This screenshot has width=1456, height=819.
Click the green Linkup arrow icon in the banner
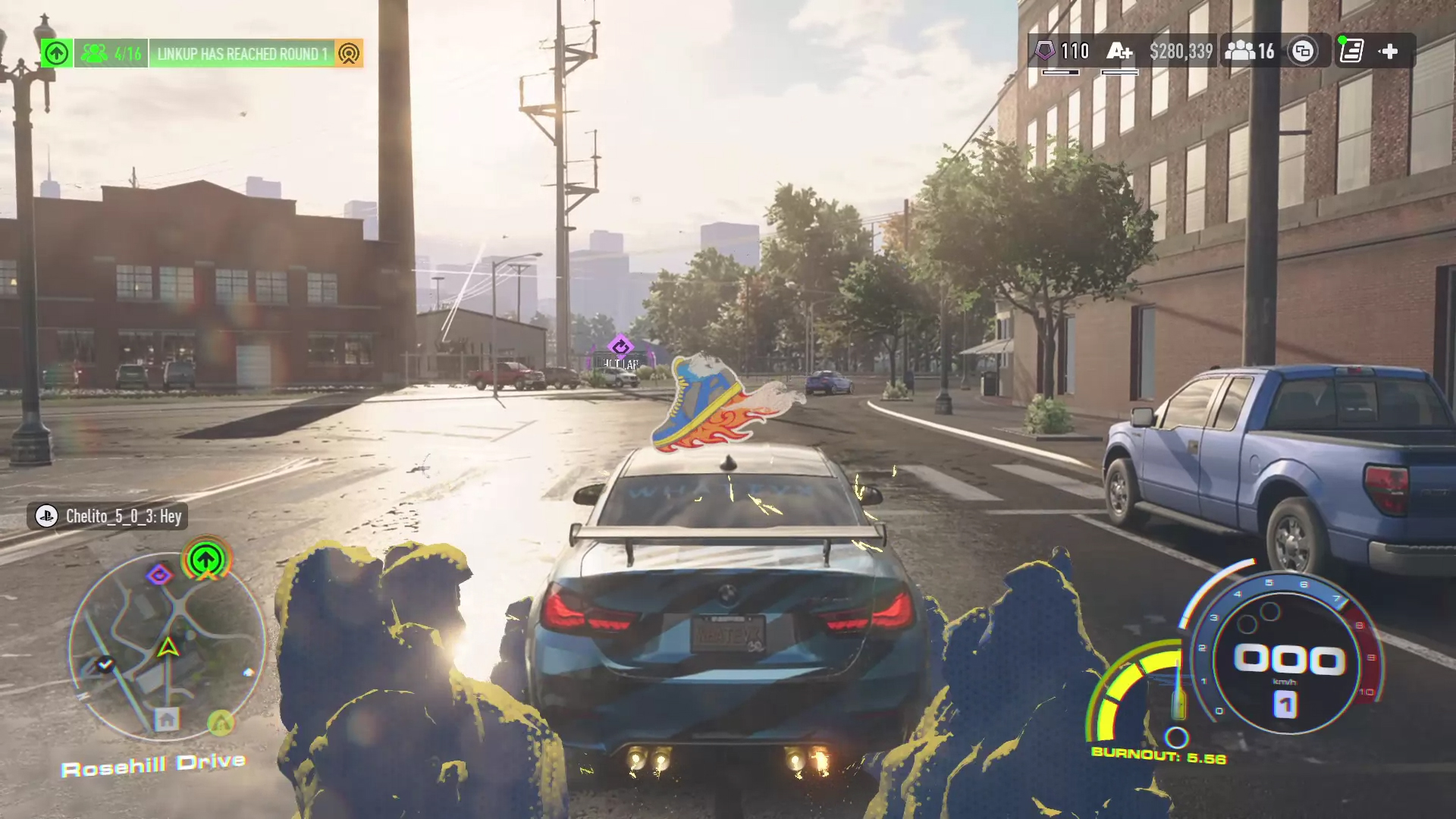click(x=57, y=54)
